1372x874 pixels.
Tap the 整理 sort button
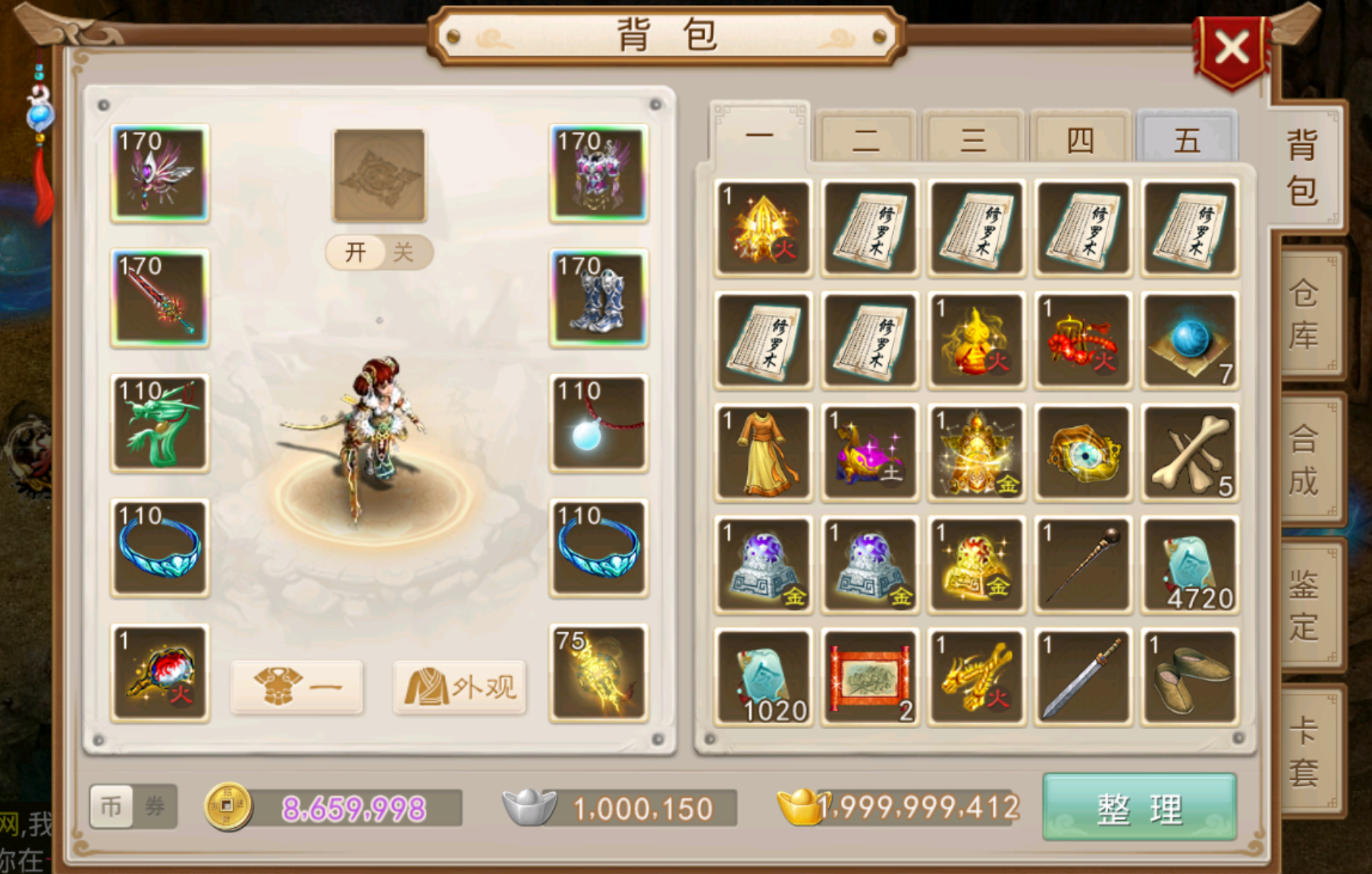point(1139,808)
